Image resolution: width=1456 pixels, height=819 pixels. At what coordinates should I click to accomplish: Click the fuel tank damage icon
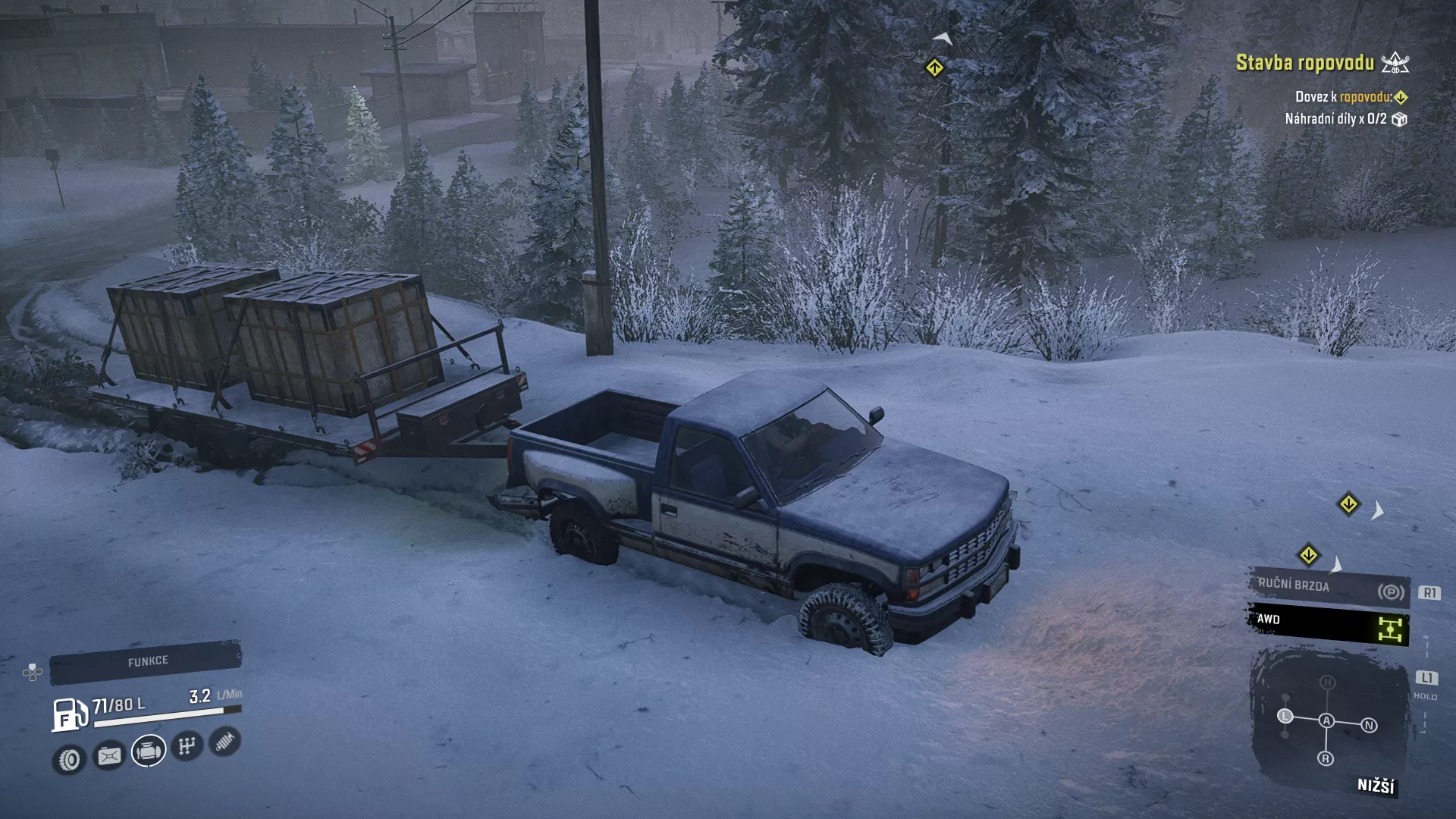[109, 755]
